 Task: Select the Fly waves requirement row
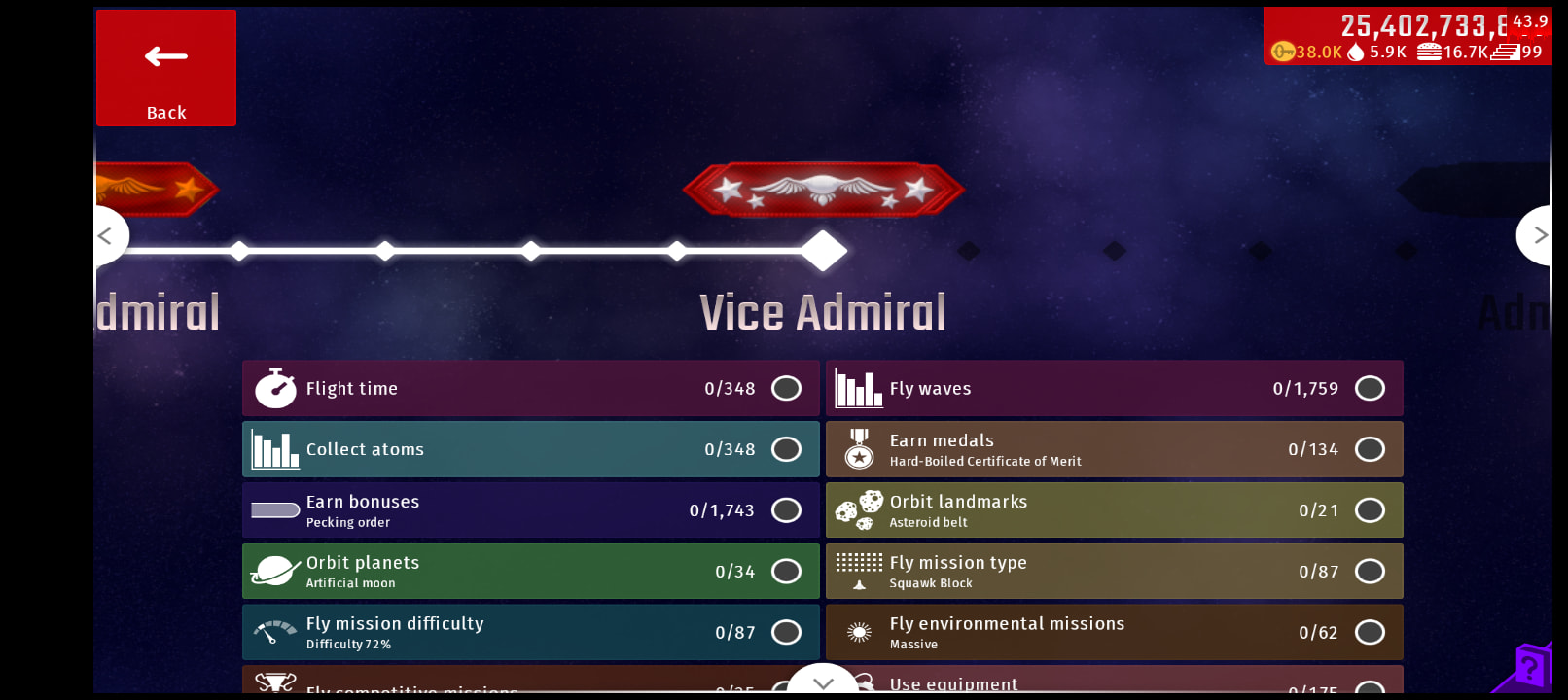(x=1114, y=389)
